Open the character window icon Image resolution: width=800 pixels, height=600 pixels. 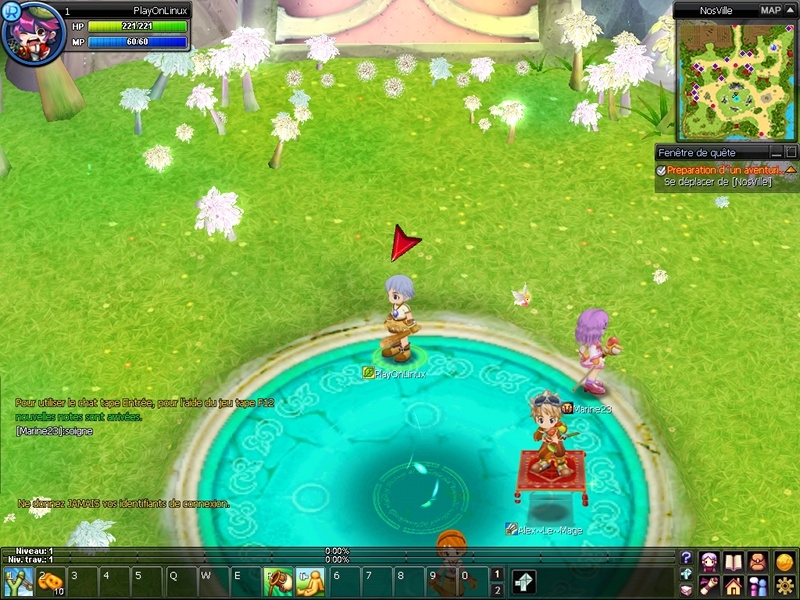[709, 560]
